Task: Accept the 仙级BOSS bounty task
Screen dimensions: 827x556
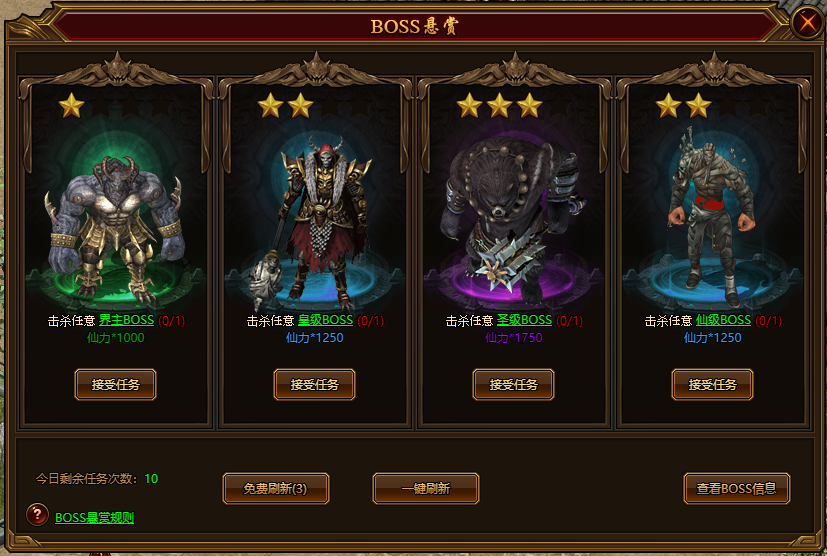Action: click(712, 384)
